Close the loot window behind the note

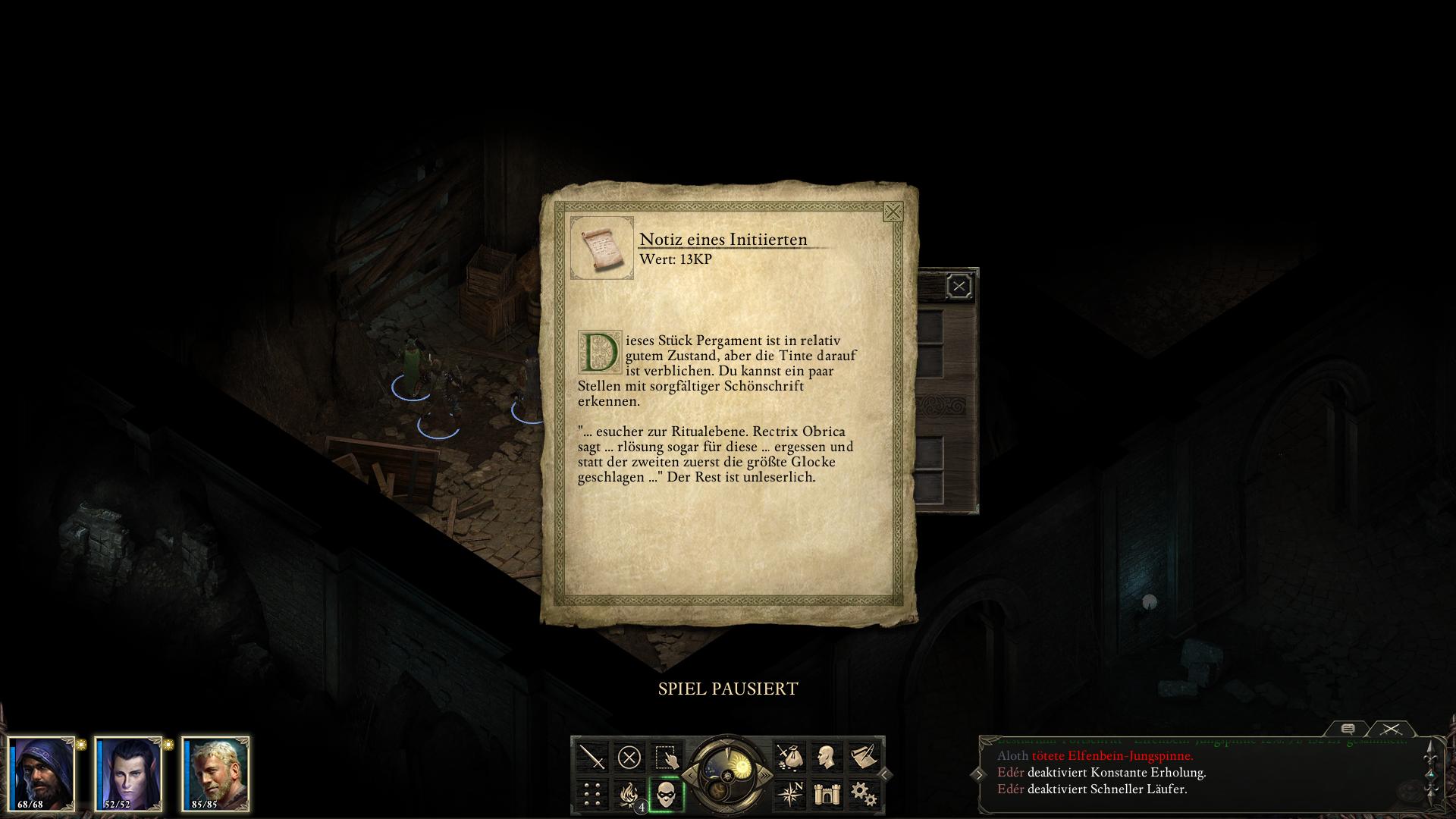[x=959, y=286]
